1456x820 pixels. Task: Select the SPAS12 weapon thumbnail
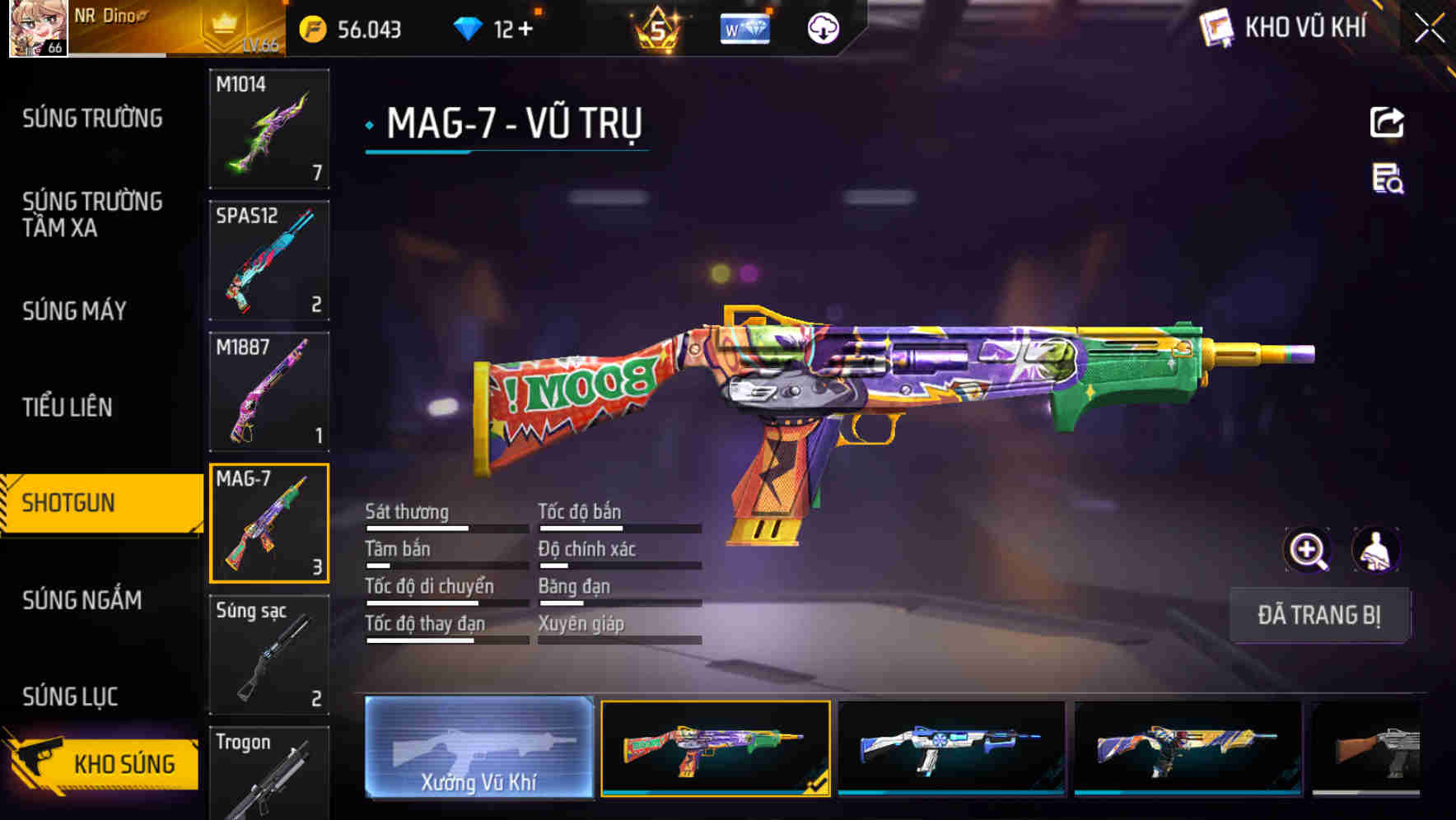point(269,259)
